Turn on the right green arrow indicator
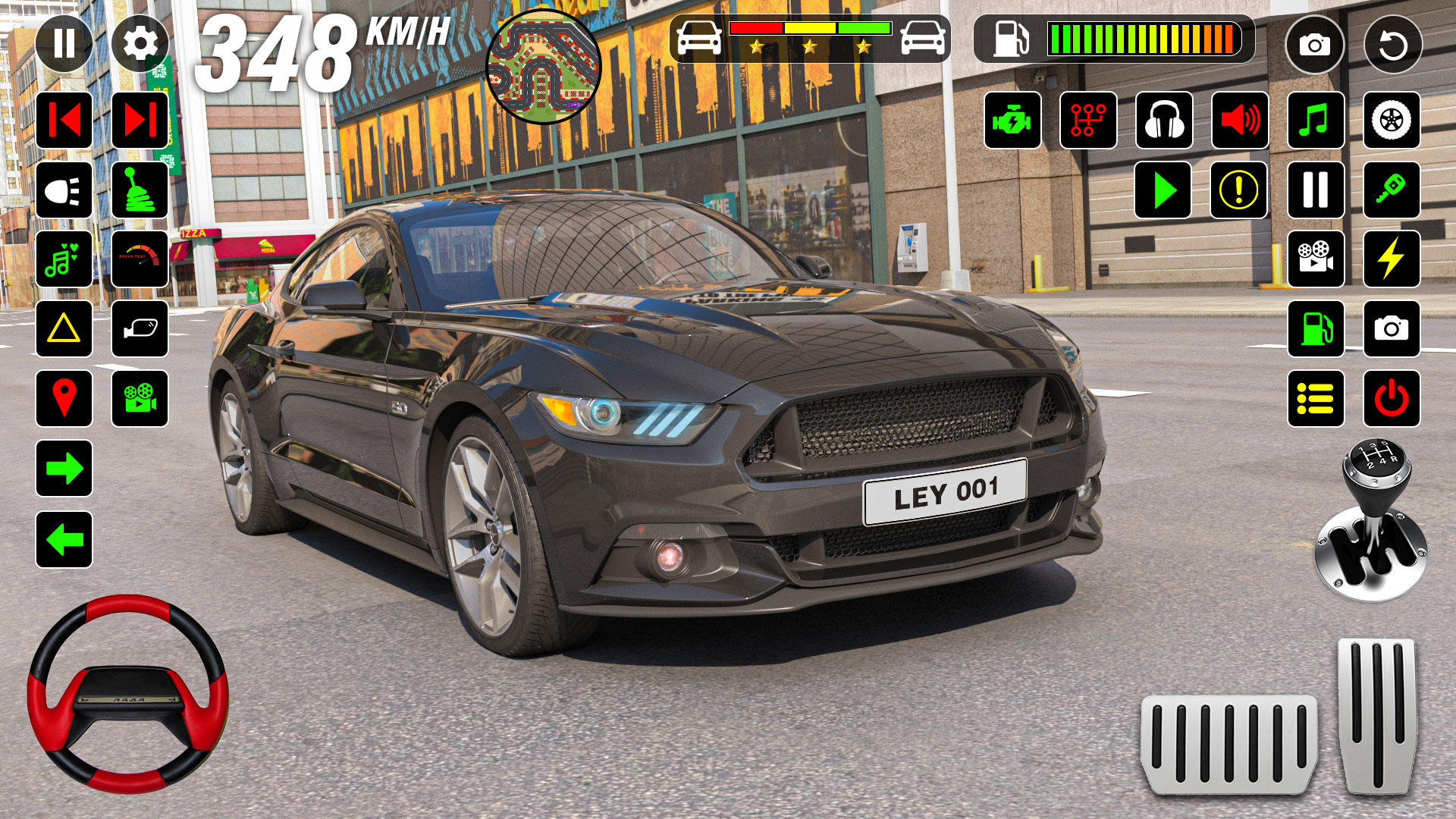The height and width of the screenshot is (819, 1456). [x=64, y=469]
